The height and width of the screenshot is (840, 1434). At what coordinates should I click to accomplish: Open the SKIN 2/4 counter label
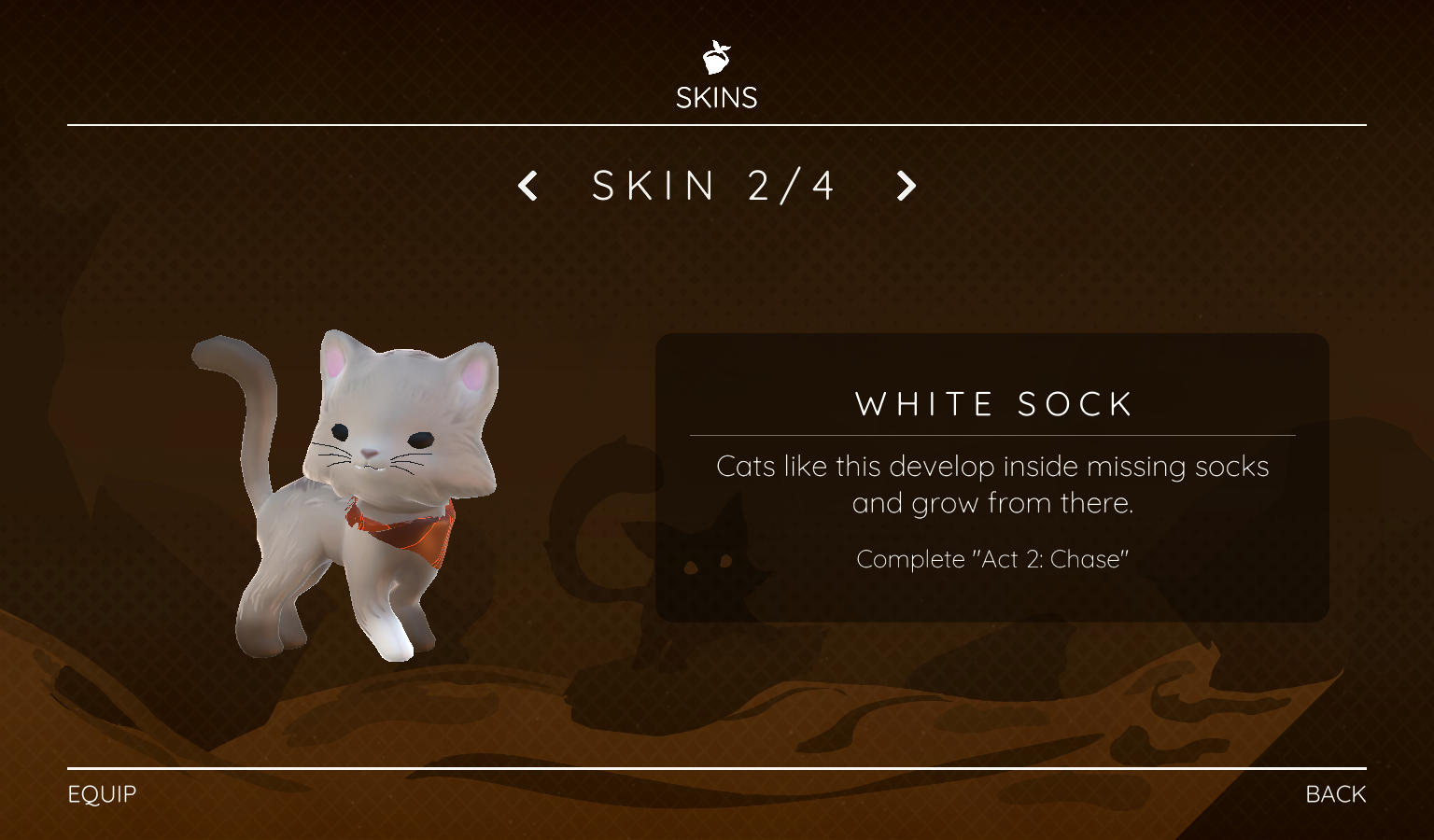point(713,186)
